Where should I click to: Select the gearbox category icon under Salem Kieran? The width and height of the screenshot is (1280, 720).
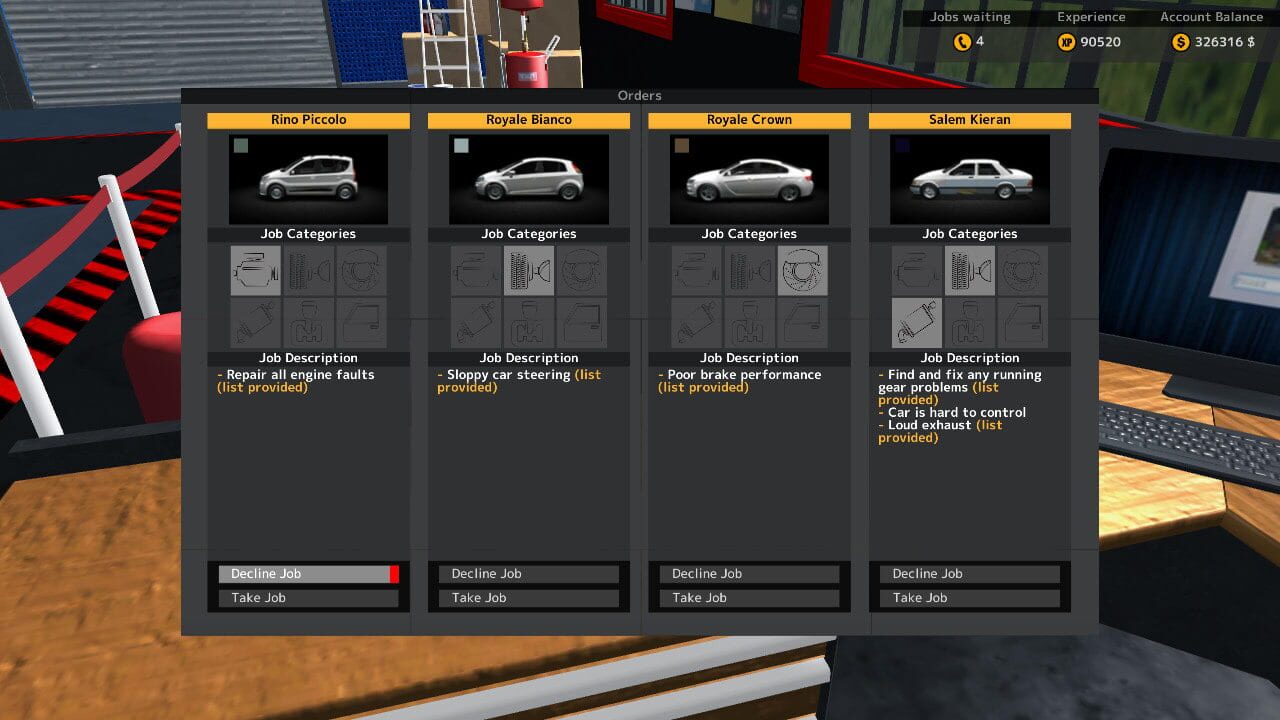[969, 322]
